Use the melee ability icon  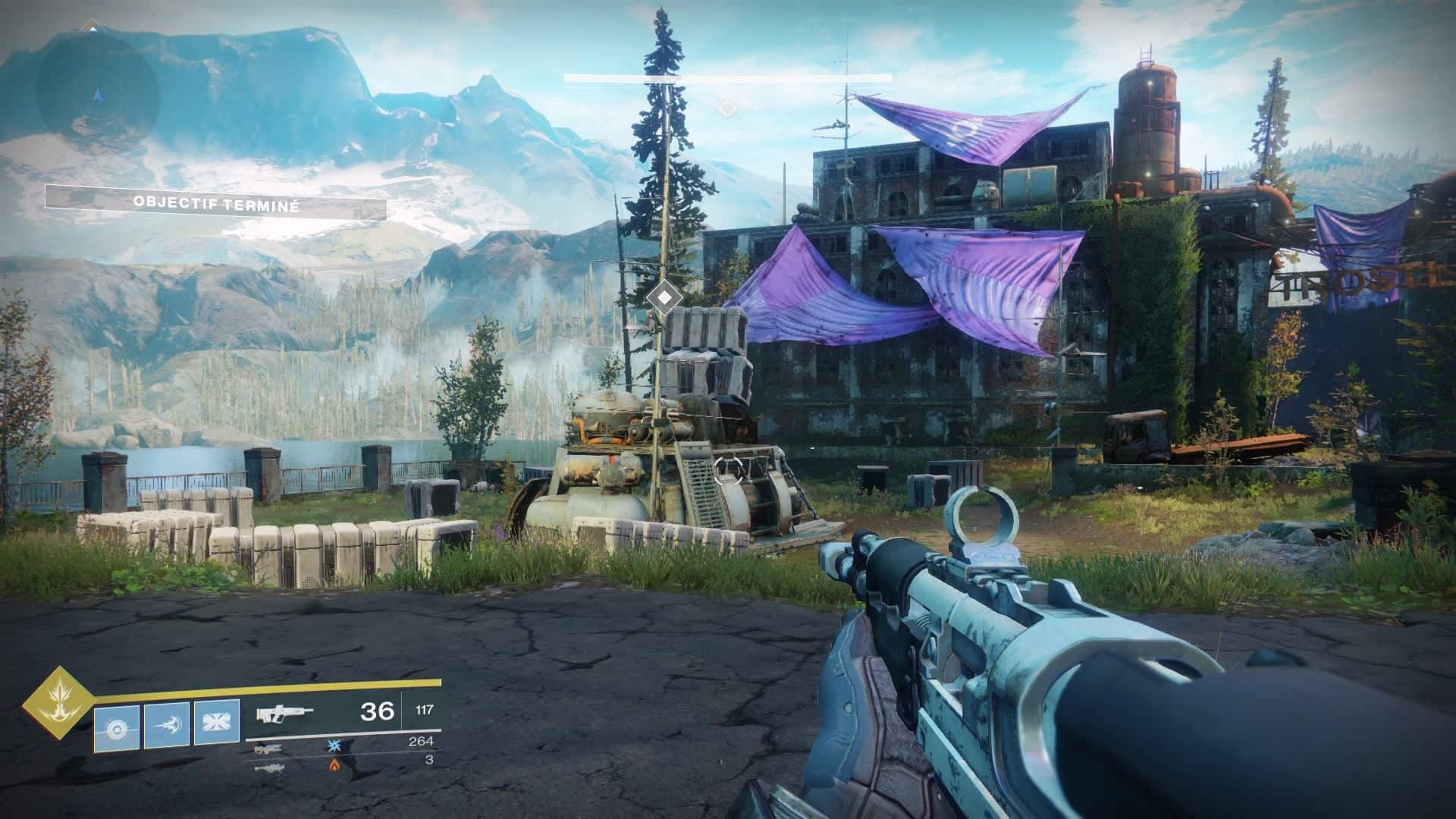point(166,726)
